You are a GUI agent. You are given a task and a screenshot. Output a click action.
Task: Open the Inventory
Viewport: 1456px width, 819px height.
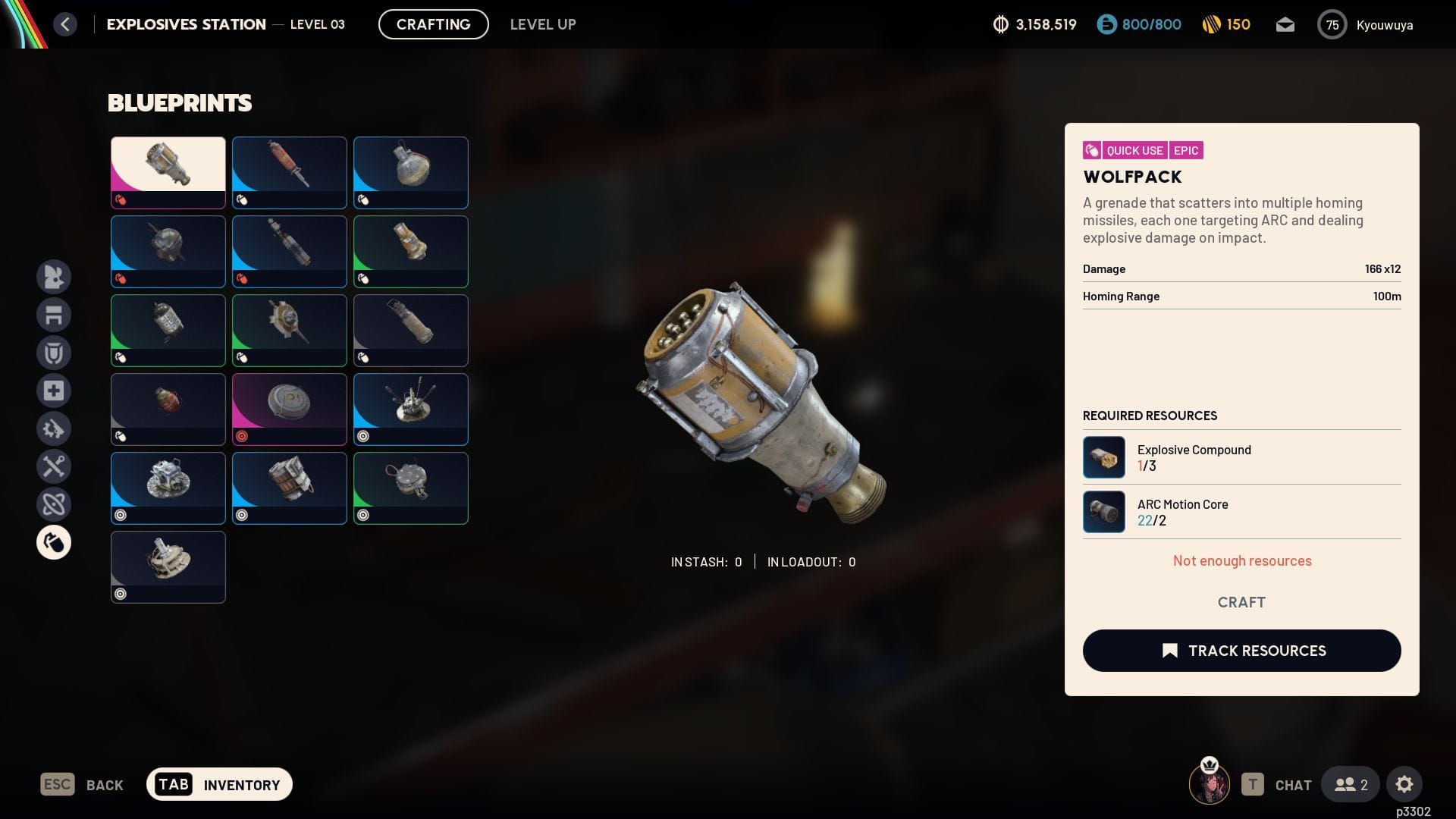(x=219, y=784)
